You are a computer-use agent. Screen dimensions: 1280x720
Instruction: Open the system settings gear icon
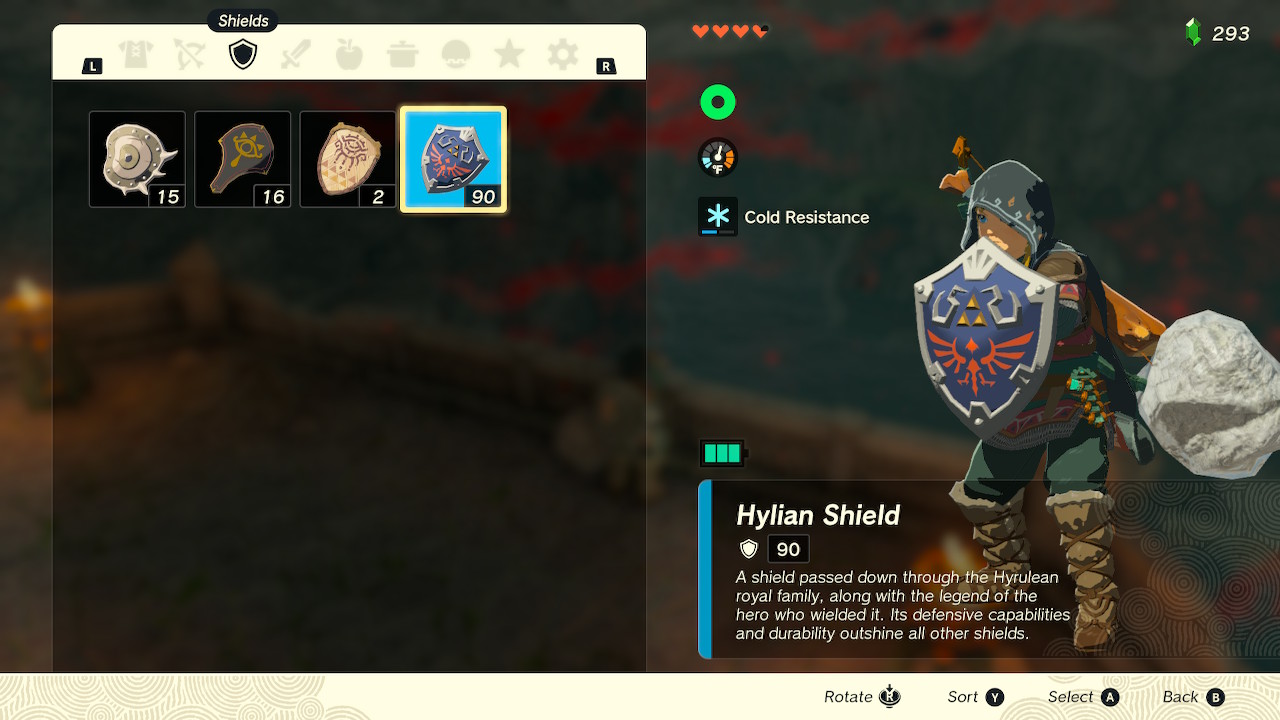coord(561,54)
